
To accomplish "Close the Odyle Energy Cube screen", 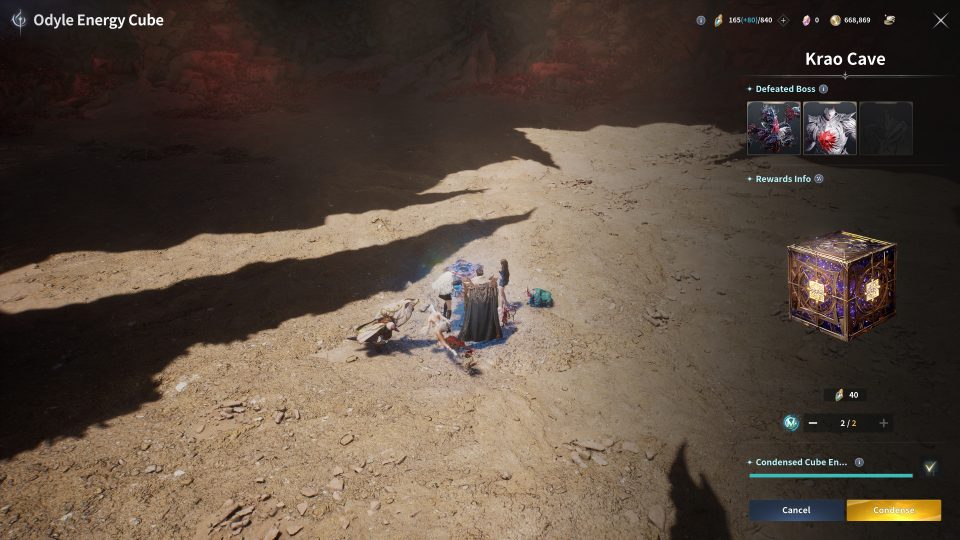I will [x=940, y=20].
